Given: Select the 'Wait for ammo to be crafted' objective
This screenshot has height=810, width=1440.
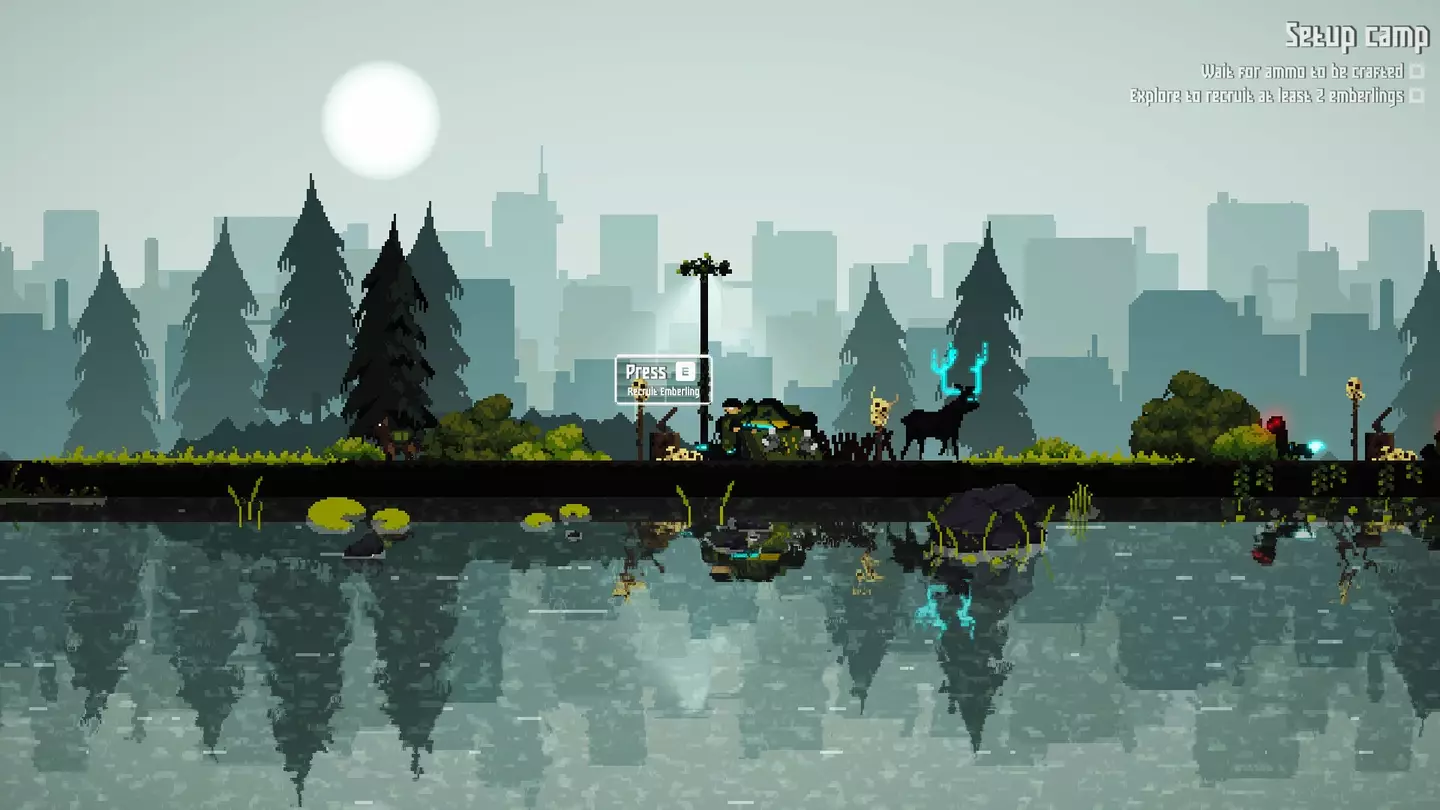Looking at the screenshot, I should coord(1302,72).
